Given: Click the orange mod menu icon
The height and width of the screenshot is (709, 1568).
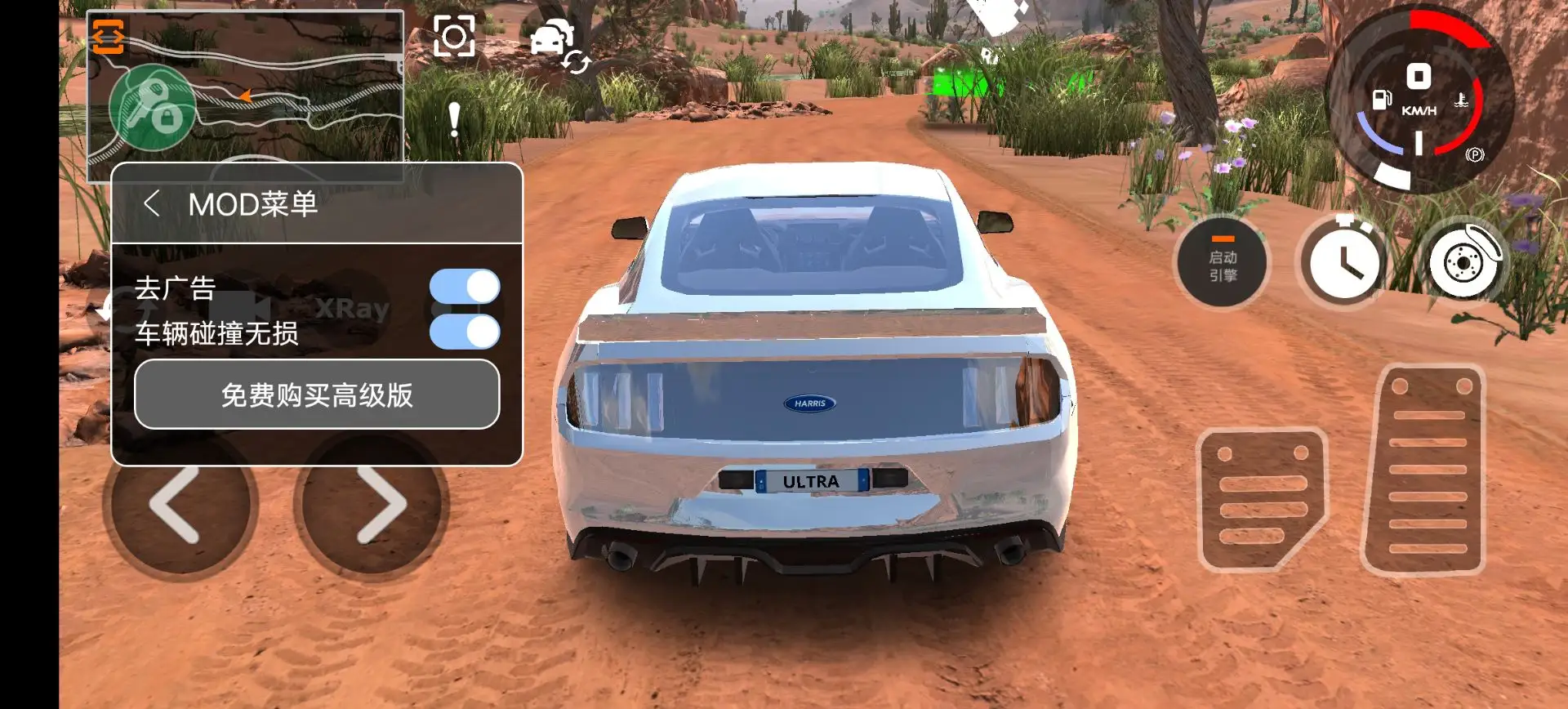Looking at the screenshot, I should (108, 36).
